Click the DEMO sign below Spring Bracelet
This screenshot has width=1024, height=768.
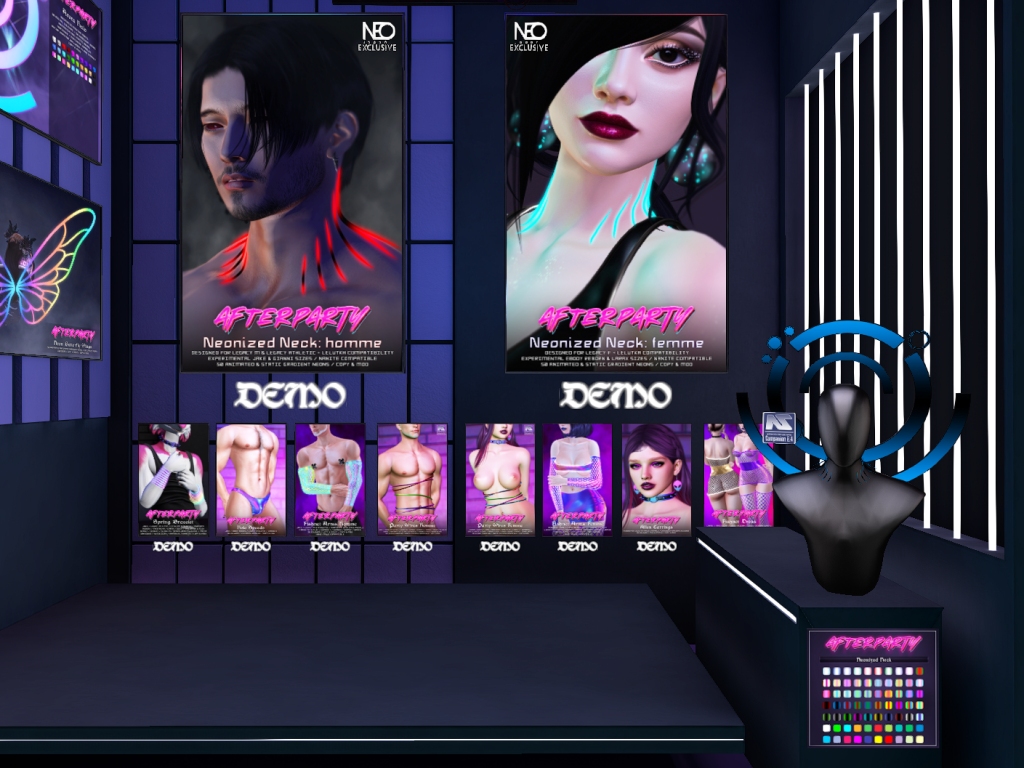click(x=173, y=547)
